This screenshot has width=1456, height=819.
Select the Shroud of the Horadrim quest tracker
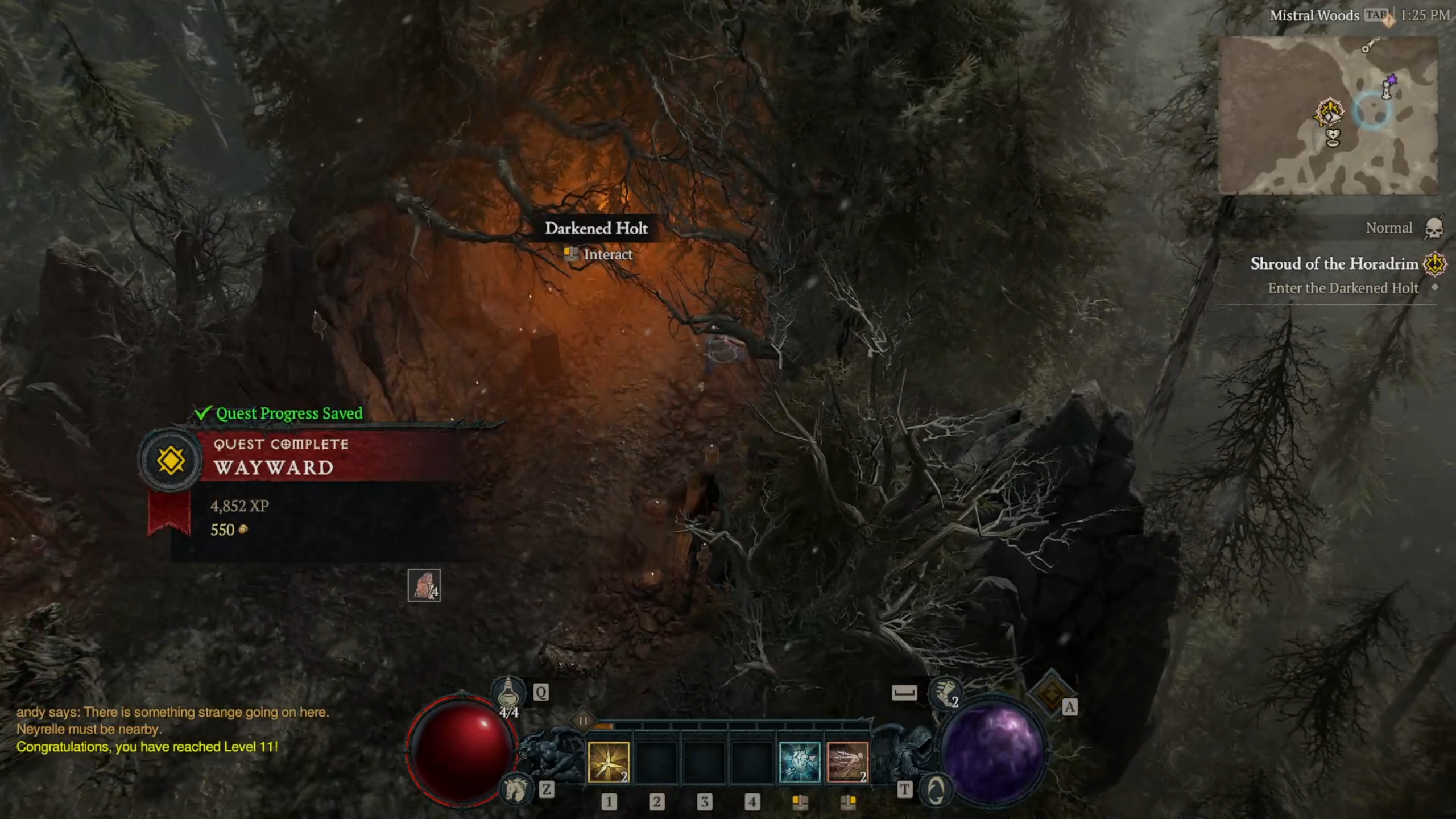point(1334,264)
